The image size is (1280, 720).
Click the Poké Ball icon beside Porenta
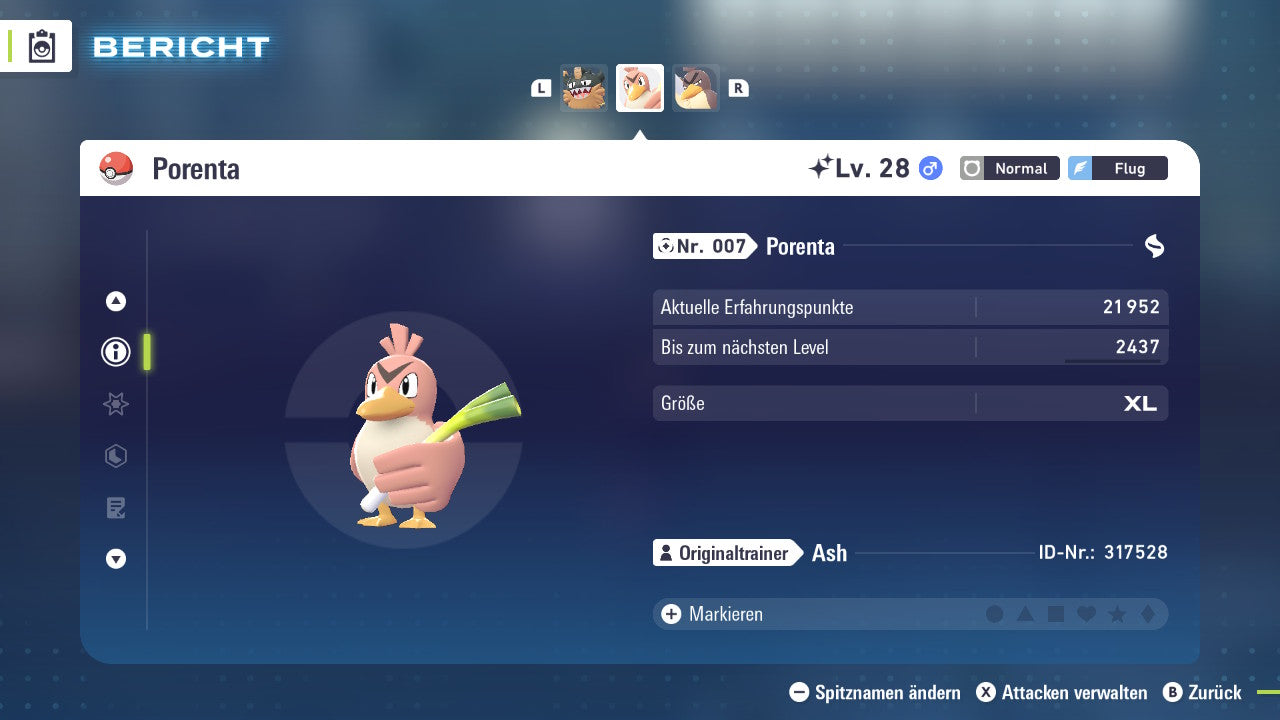coord(117,168)
